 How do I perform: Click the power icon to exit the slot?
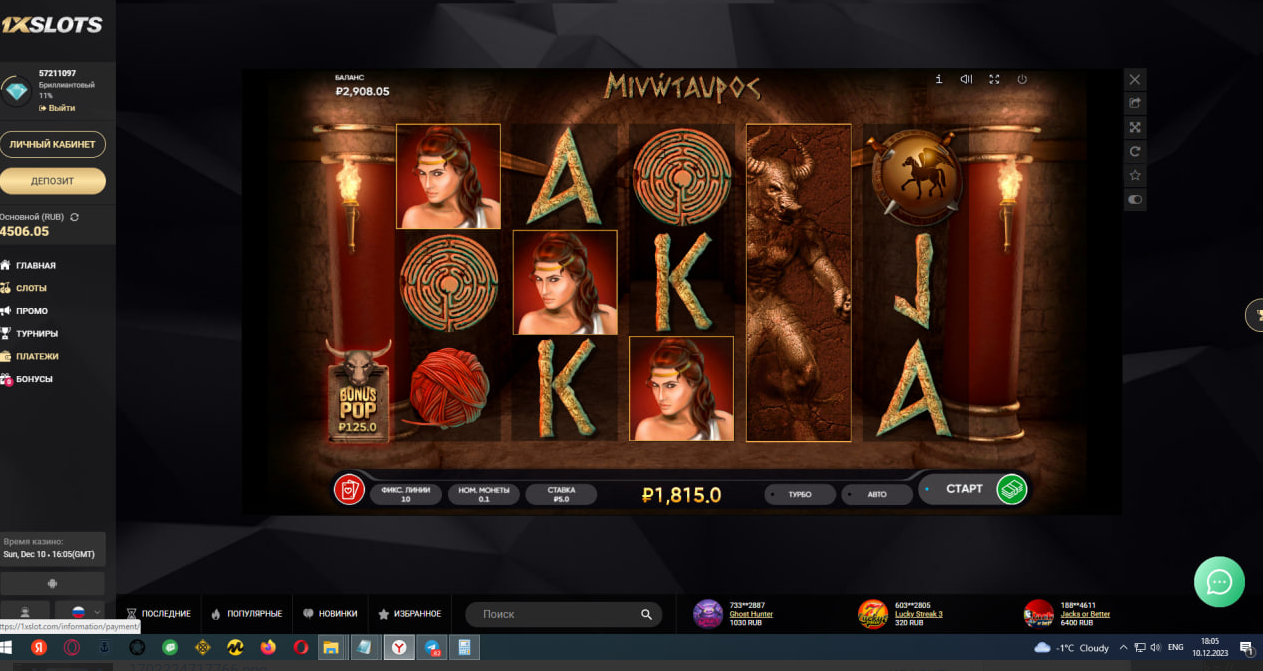pos(1022,79)
